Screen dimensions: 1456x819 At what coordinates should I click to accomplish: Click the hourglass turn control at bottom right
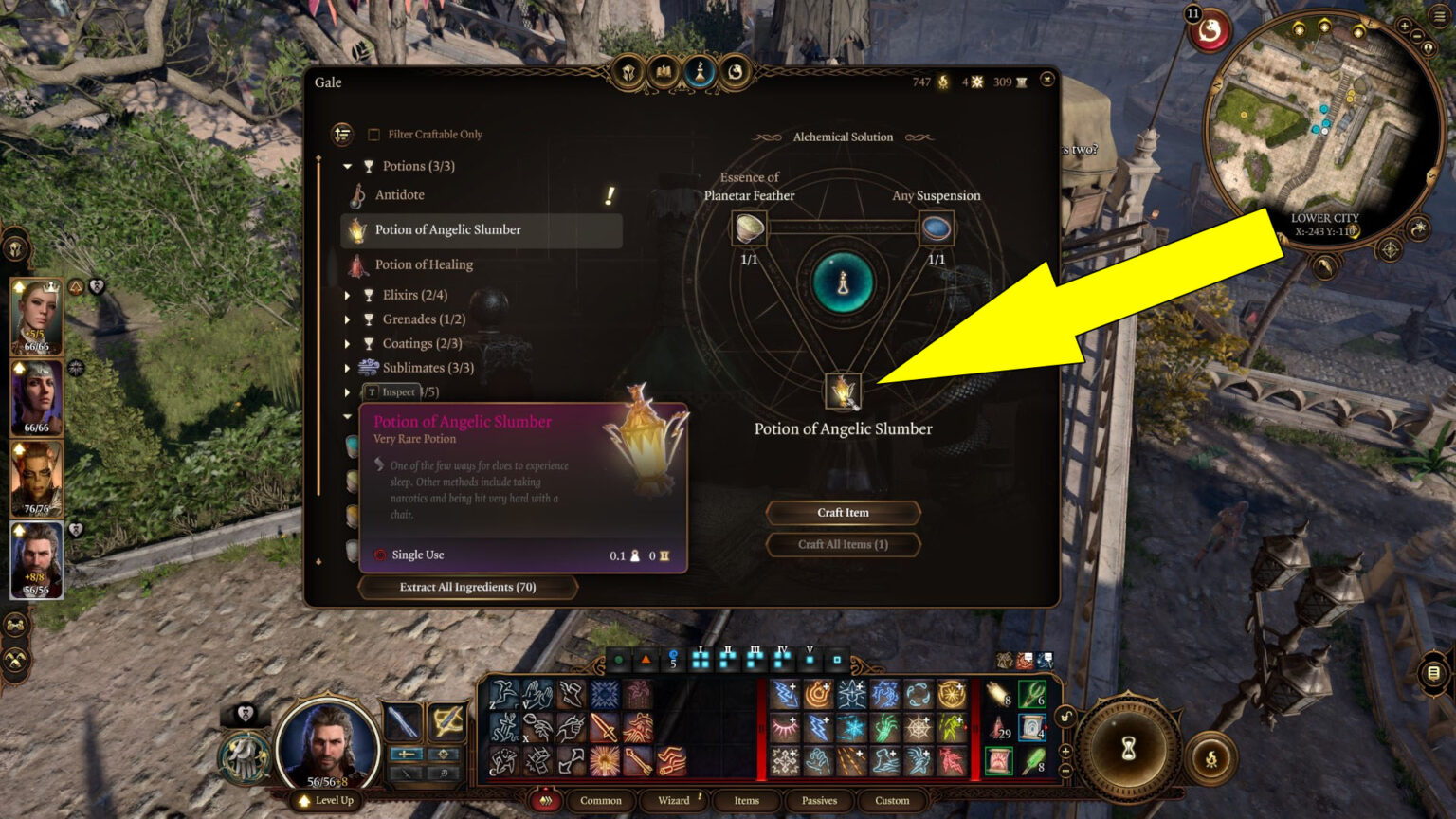coord(1129,748)
